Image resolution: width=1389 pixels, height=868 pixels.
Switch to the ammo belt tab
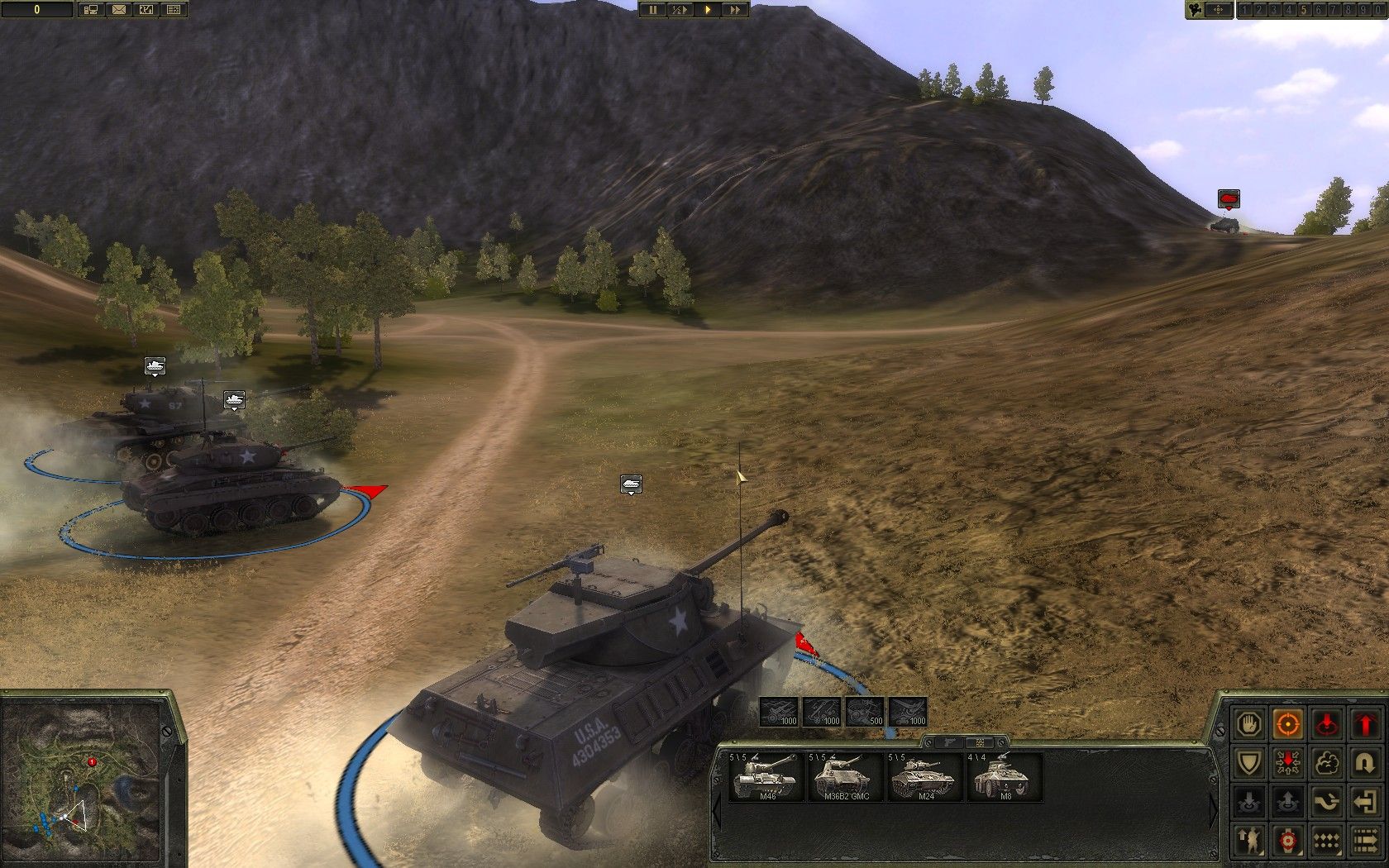click(x=980, y=743)
